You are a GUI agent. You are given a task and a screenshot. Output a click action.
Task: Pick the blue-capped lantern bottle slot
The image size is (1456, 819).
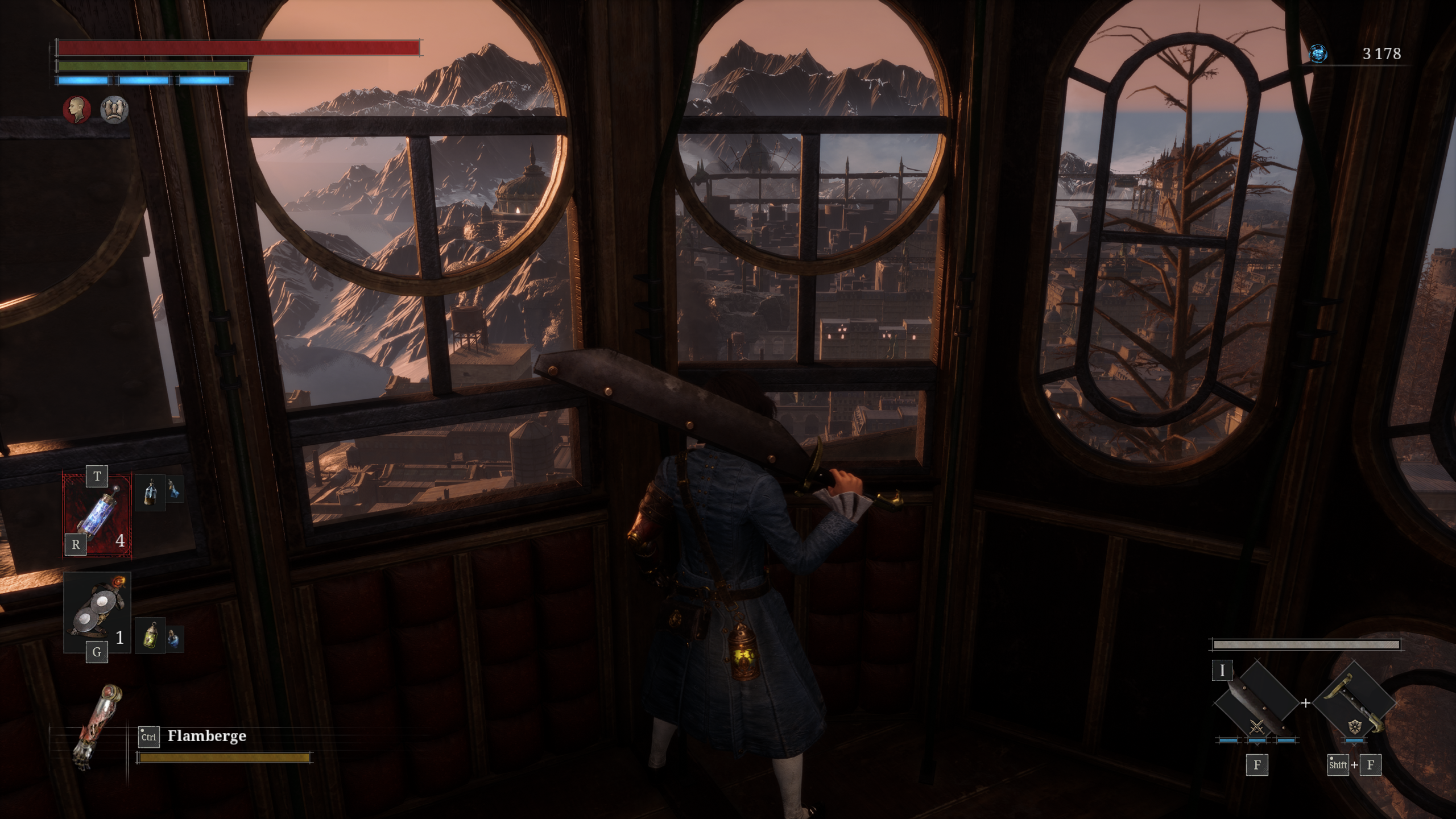pyautogui.click(x=151, y=492)
